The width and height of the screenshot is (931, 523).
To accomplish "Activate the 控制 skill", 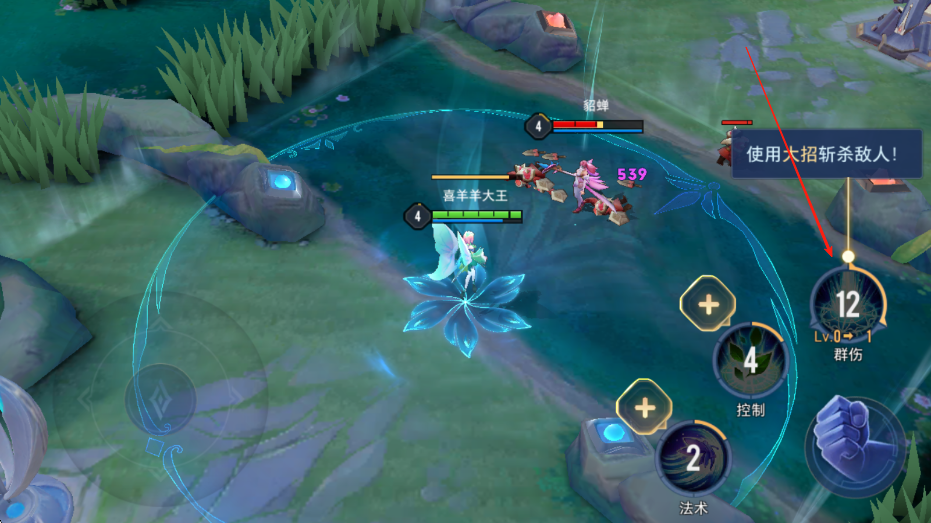I will click(x=750, y=360).
